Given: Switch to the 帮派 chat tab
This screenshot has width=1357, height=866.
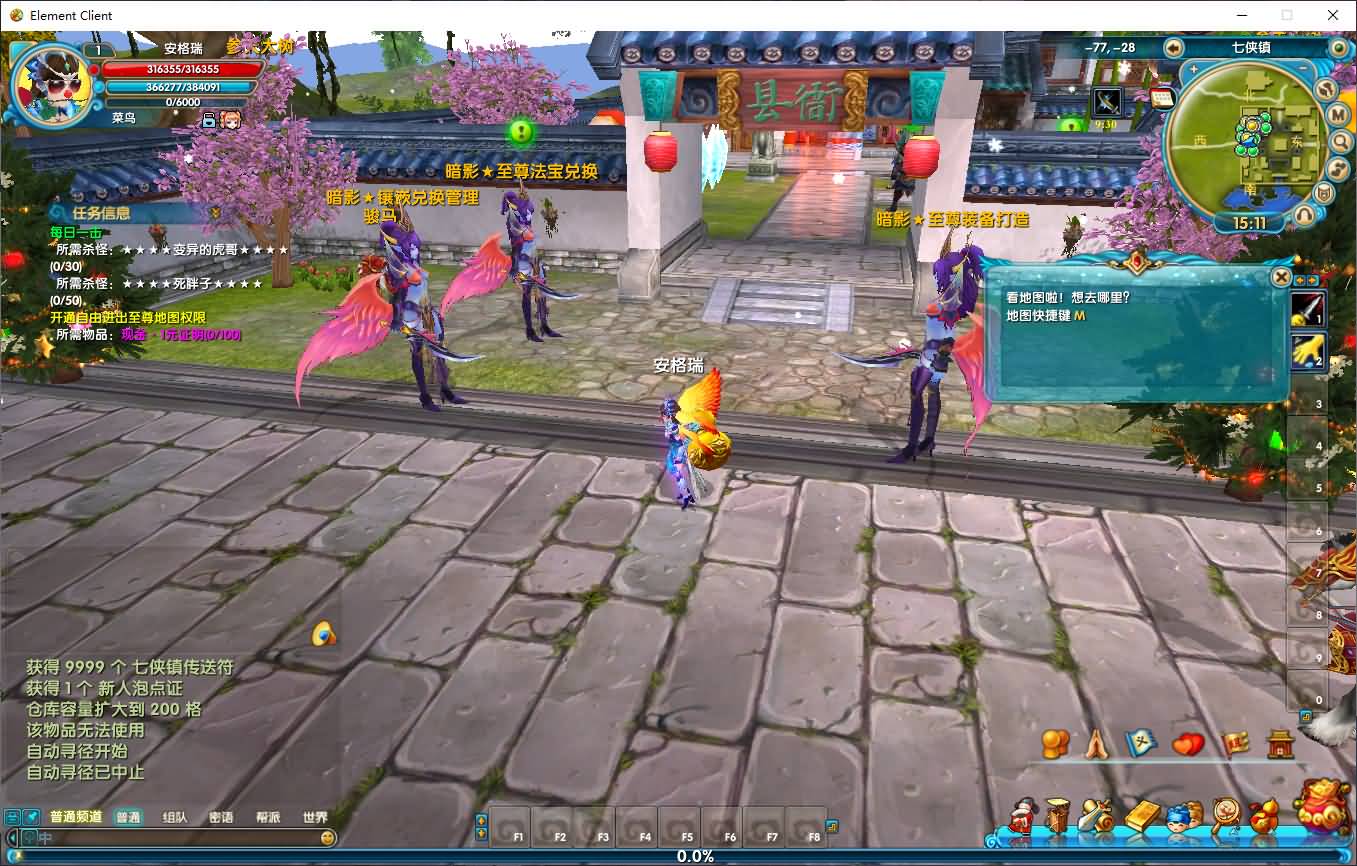Looking at the screenshot, I should point(267,816).
